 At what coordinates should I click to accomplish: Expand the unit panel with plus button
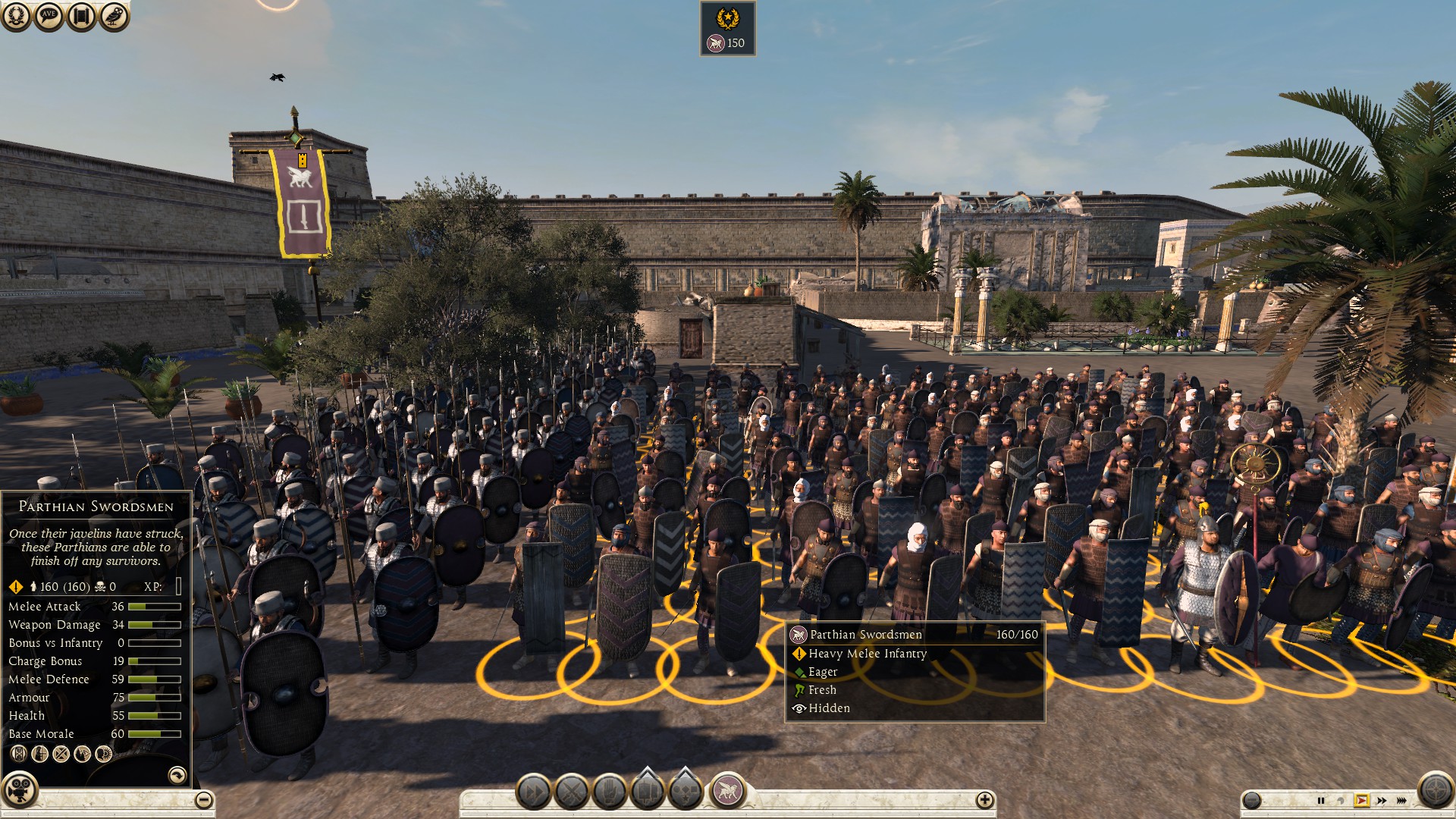pyautogui.click(x=984, y=799)
